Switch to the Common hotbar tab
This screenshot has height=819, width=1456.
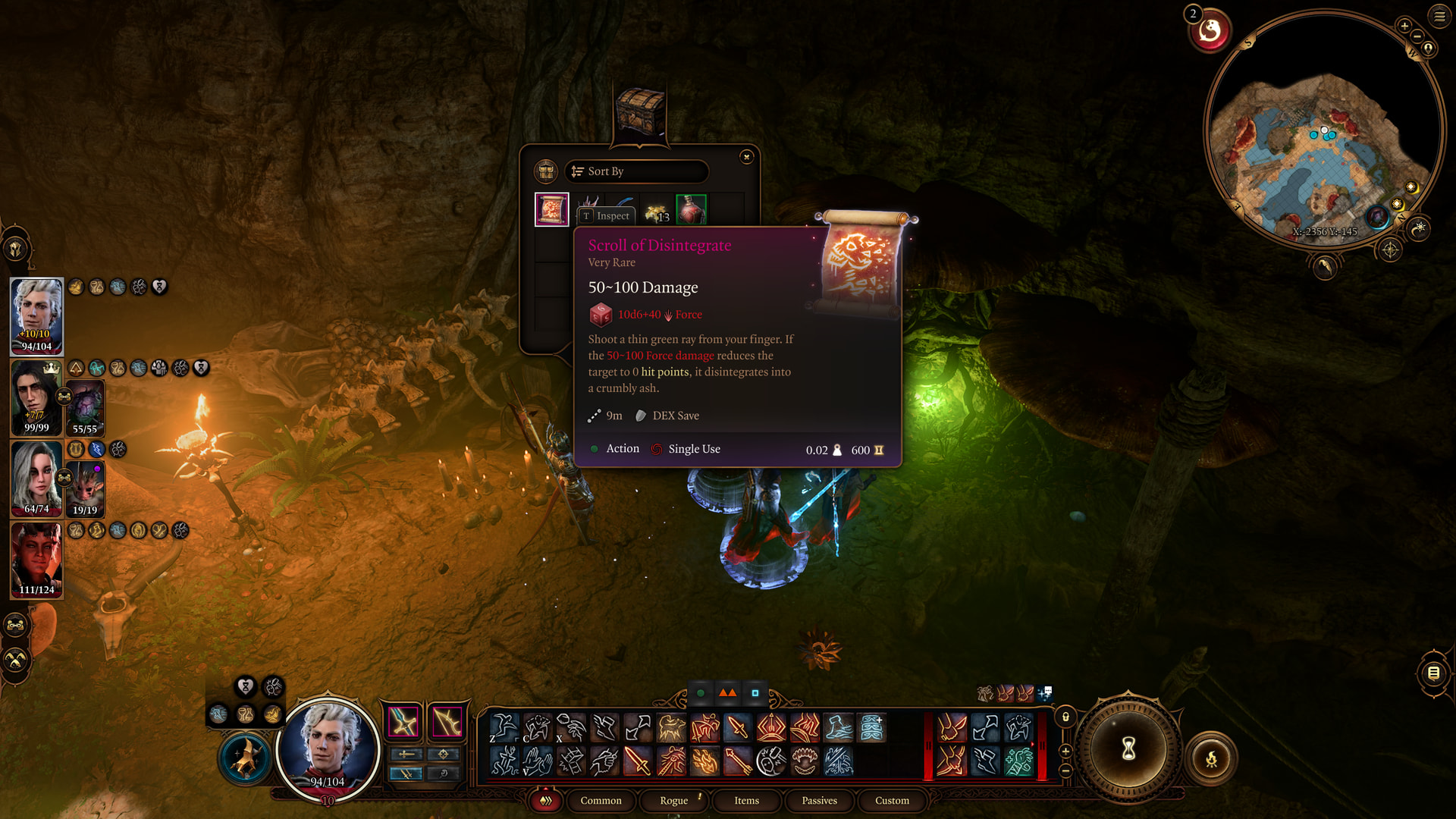tap(601, 801)
